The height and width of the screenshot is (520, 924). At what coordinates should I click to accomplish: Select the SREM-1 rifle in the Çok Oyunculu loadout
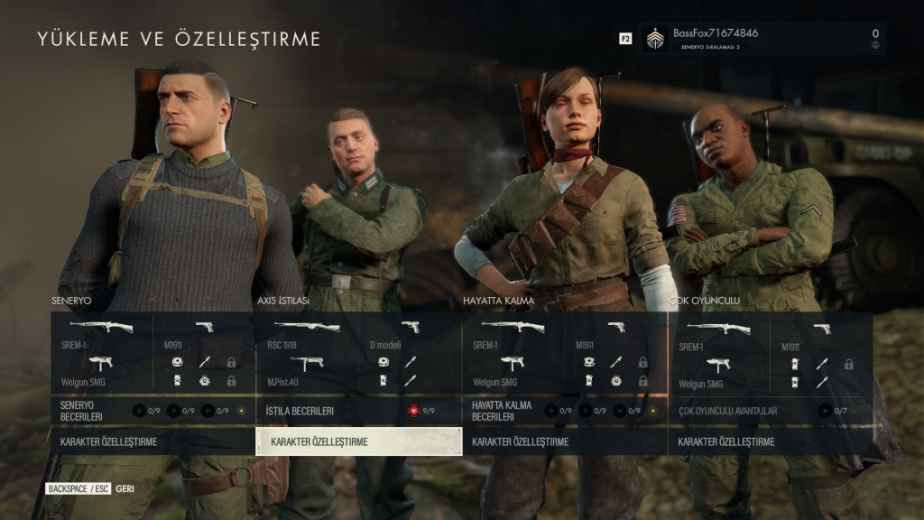(x=718, y=333)
